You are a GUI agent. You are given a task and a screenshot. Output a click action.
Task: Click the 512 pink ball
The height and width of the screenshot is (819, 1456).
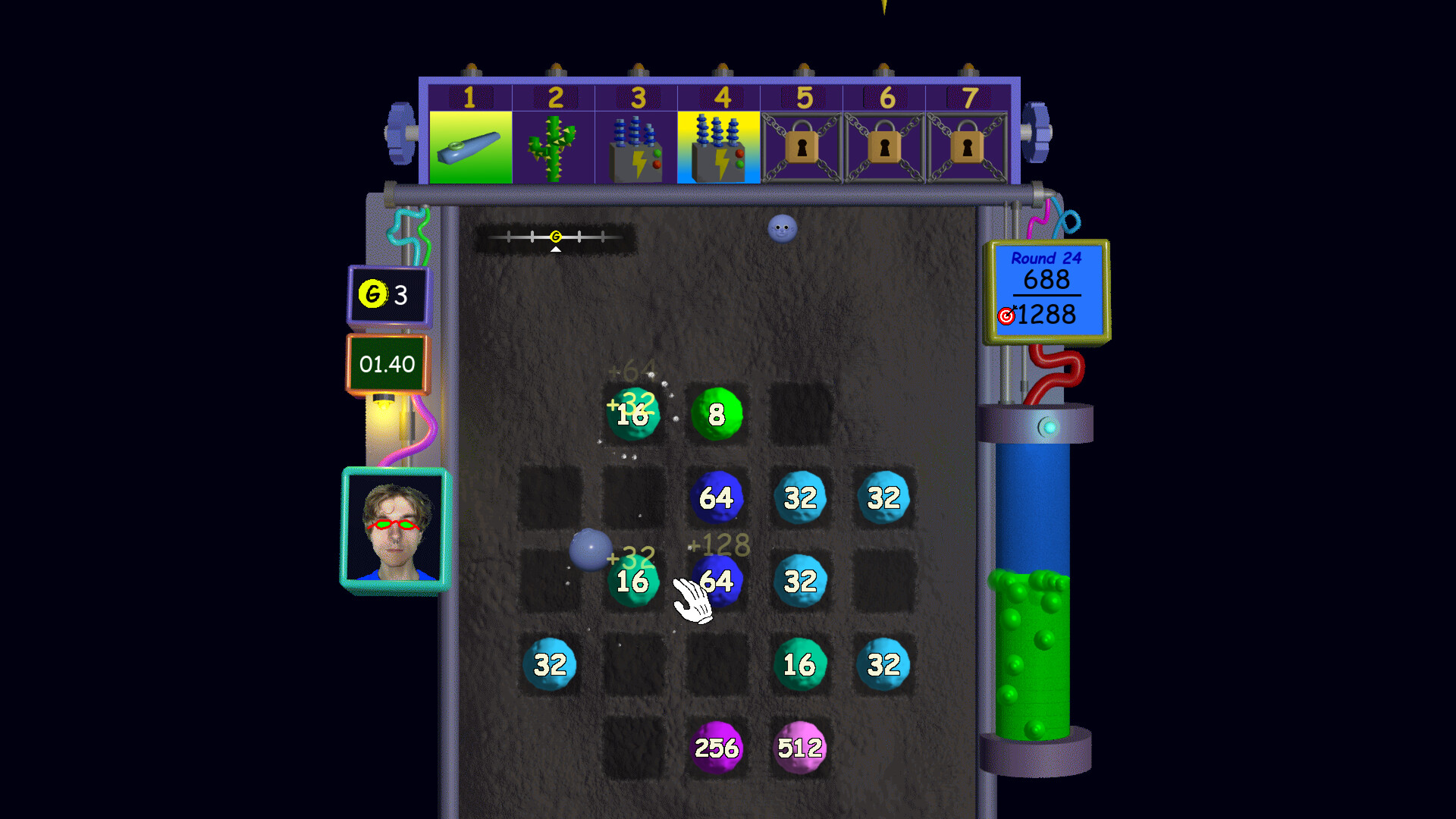click(799, 748)
